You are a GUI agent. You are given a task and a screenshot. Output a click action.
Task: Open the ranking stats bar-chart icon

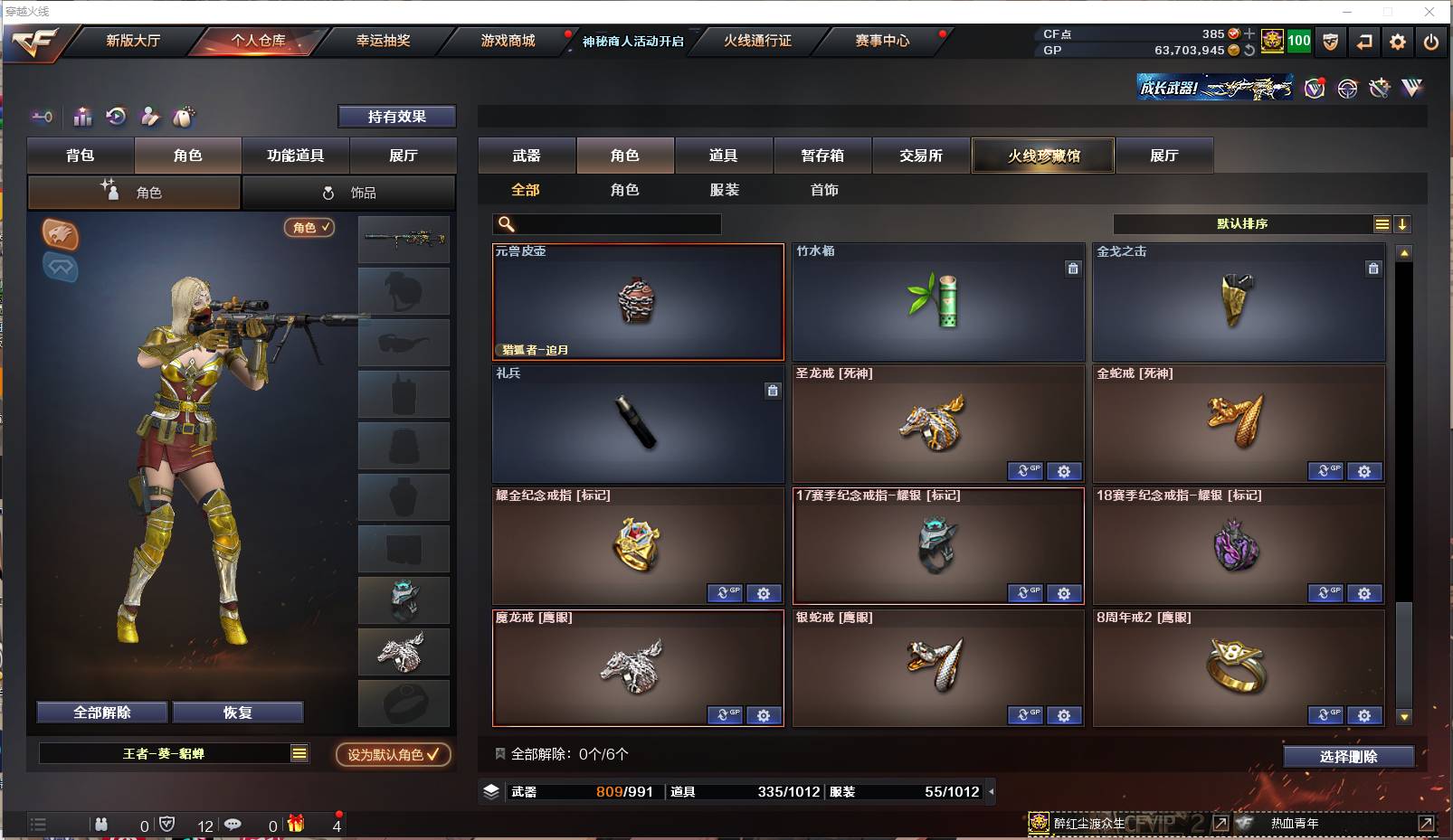[82, 117]
